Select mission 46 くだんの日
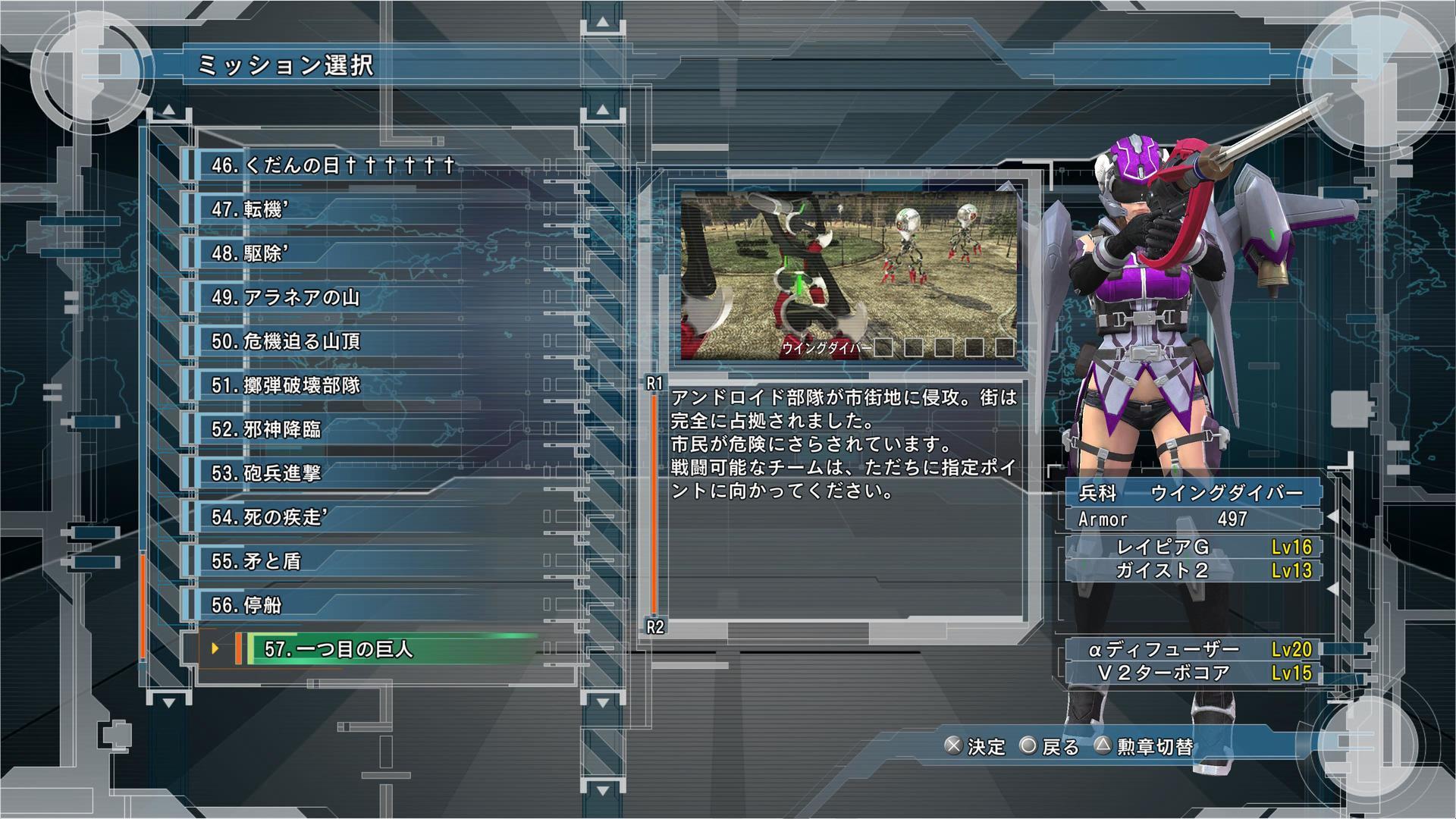The image size is (1456, 819). [334, 165]
